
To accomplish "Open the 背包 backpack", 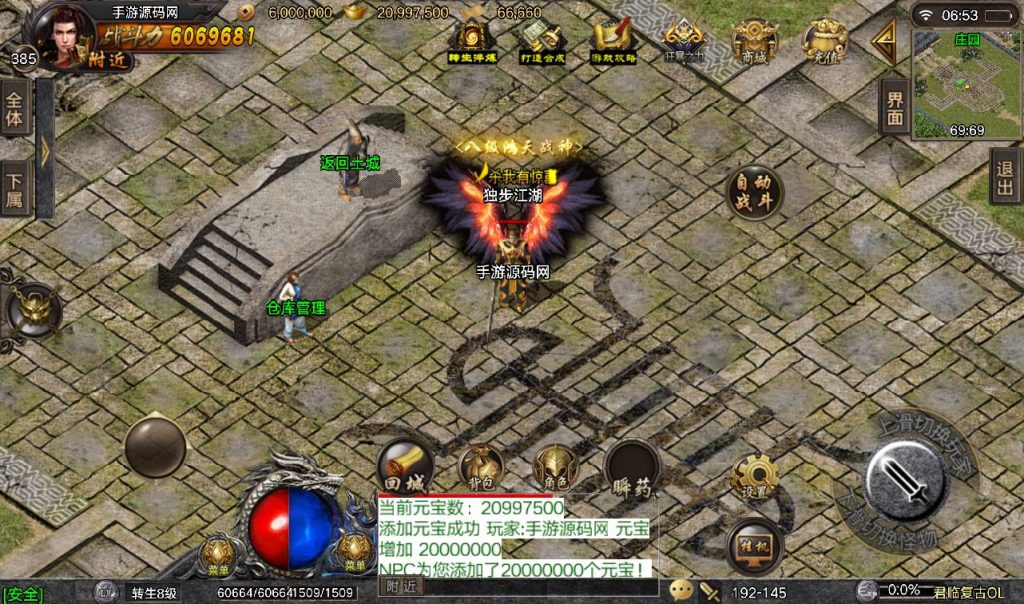I will coord(481,467).
